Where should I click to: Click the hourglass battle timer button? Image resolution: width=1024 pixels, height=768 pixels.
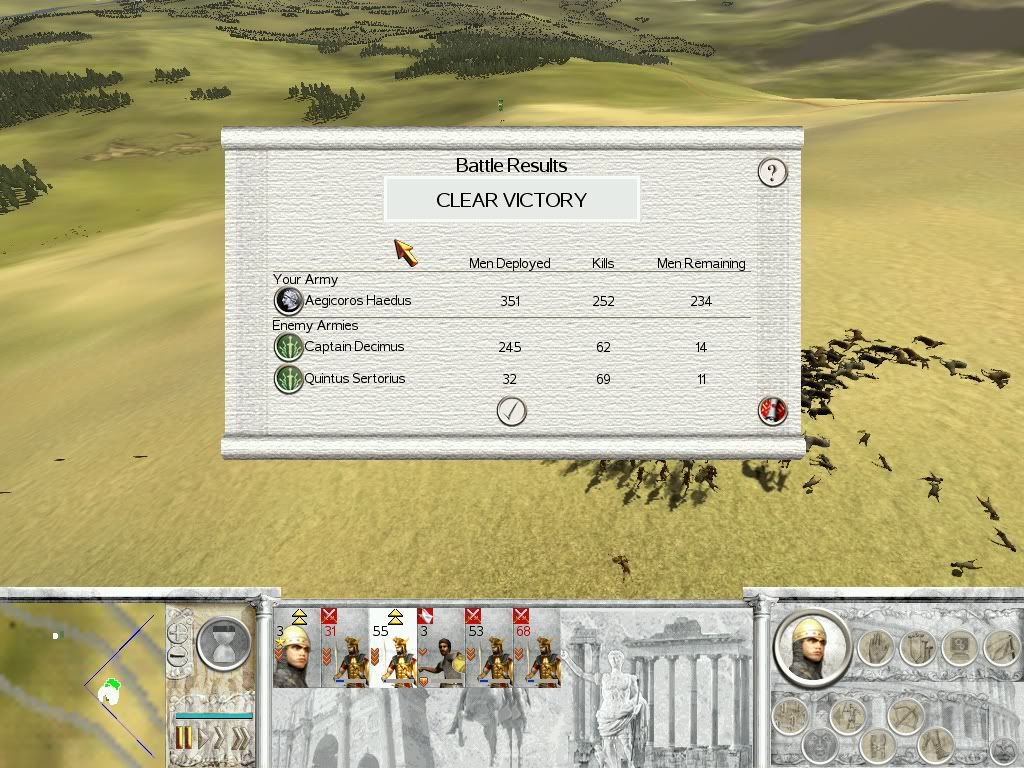pos(223,642)
